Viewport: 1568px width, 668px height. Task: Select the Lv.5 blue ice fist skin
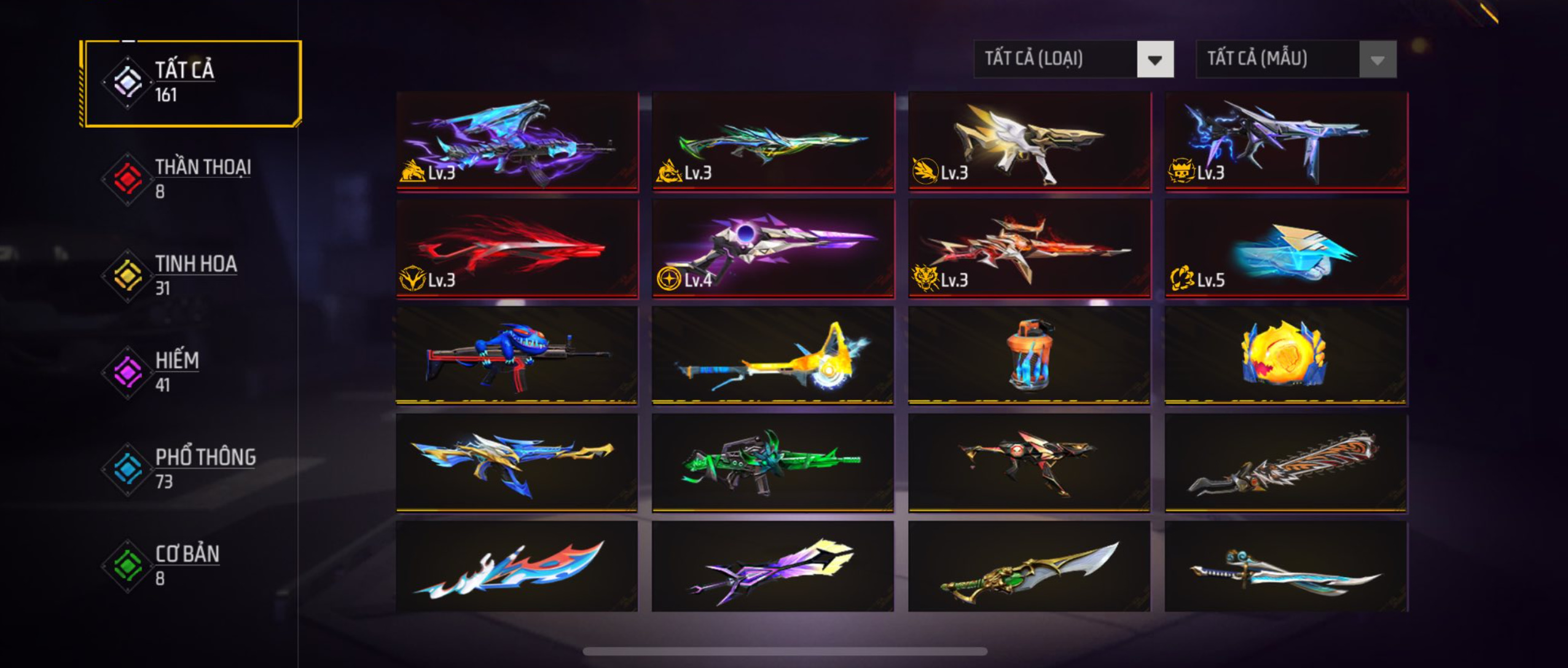1286,249
